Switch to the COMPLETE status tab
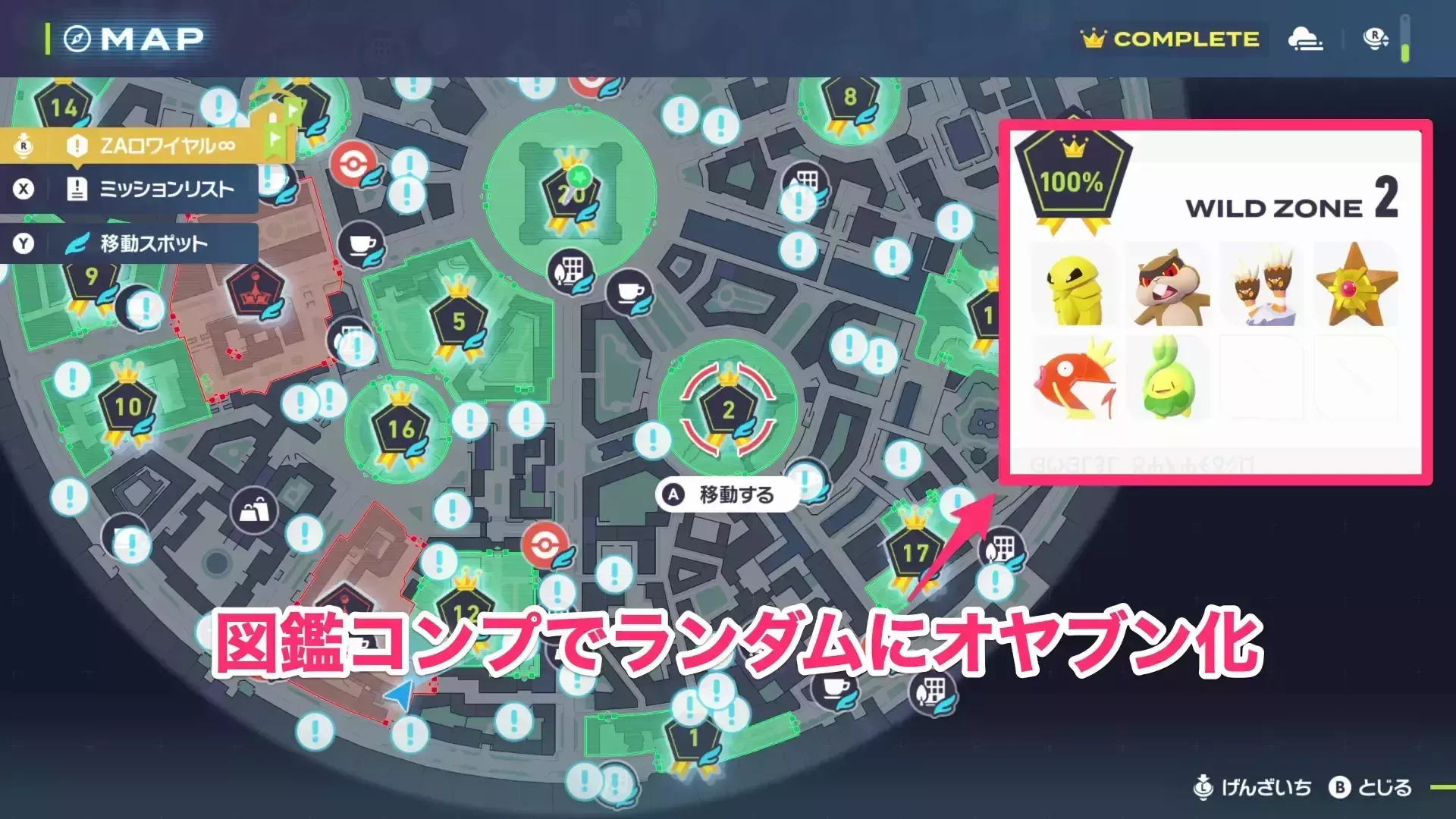Viewport: 1456px width, 819px height. pos(1172,39)
